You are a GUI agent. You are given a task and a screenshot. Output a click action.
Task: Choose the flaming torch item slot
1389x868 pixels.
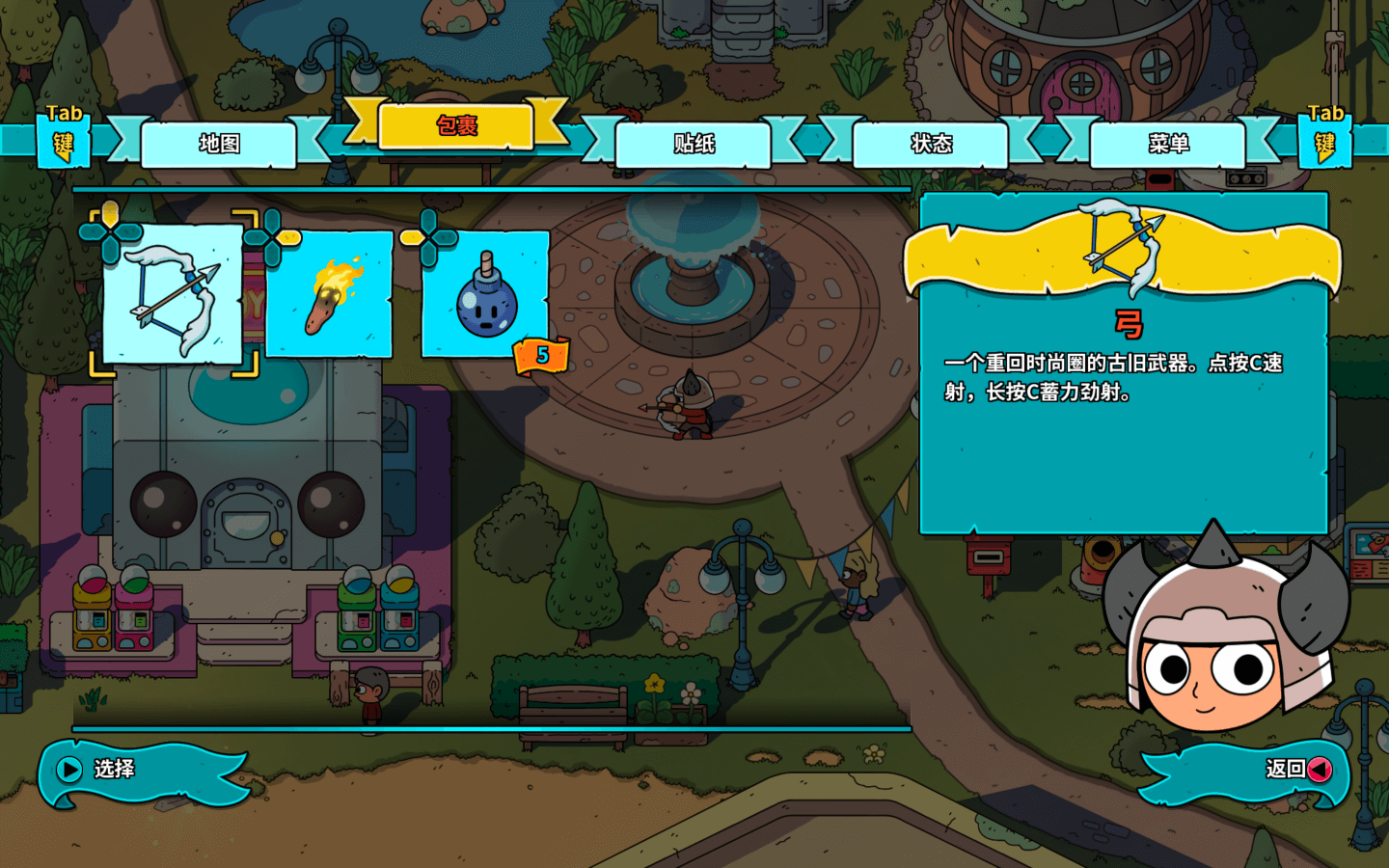click(x=330, y=294)
